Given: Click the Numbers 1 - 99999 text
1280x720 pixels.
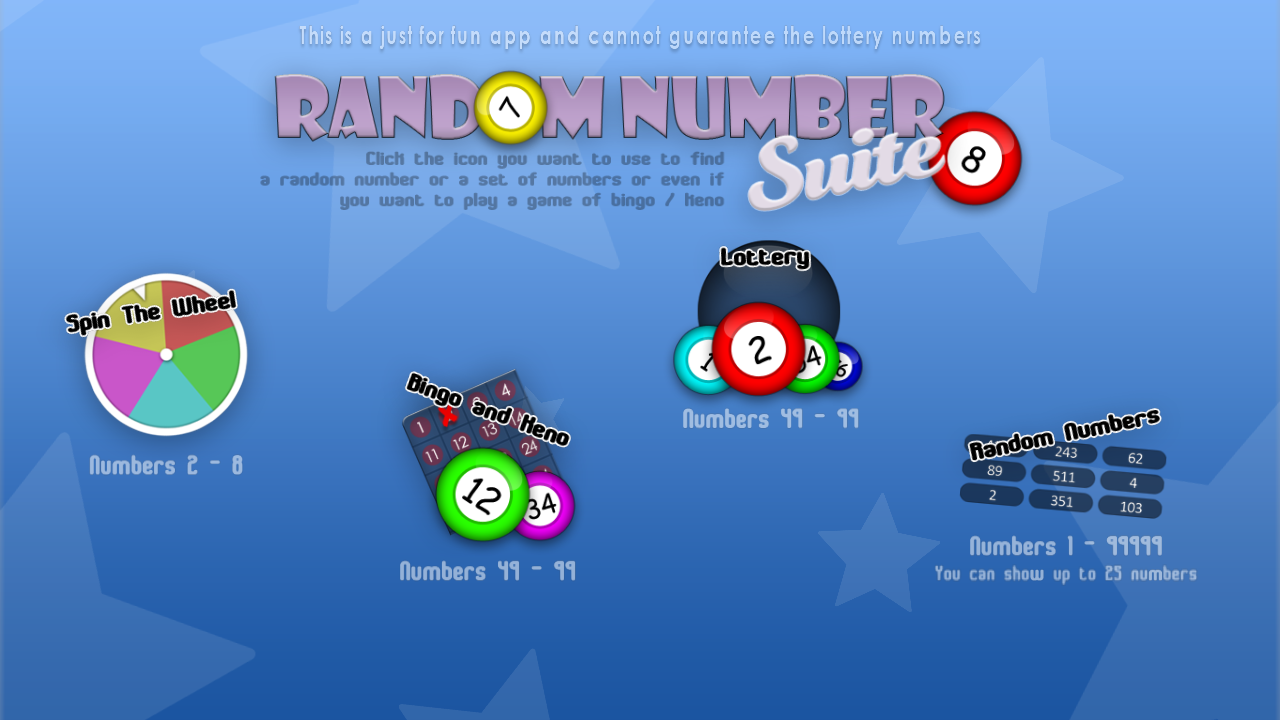Looking at the screenshot, I should click(1066, 546).
